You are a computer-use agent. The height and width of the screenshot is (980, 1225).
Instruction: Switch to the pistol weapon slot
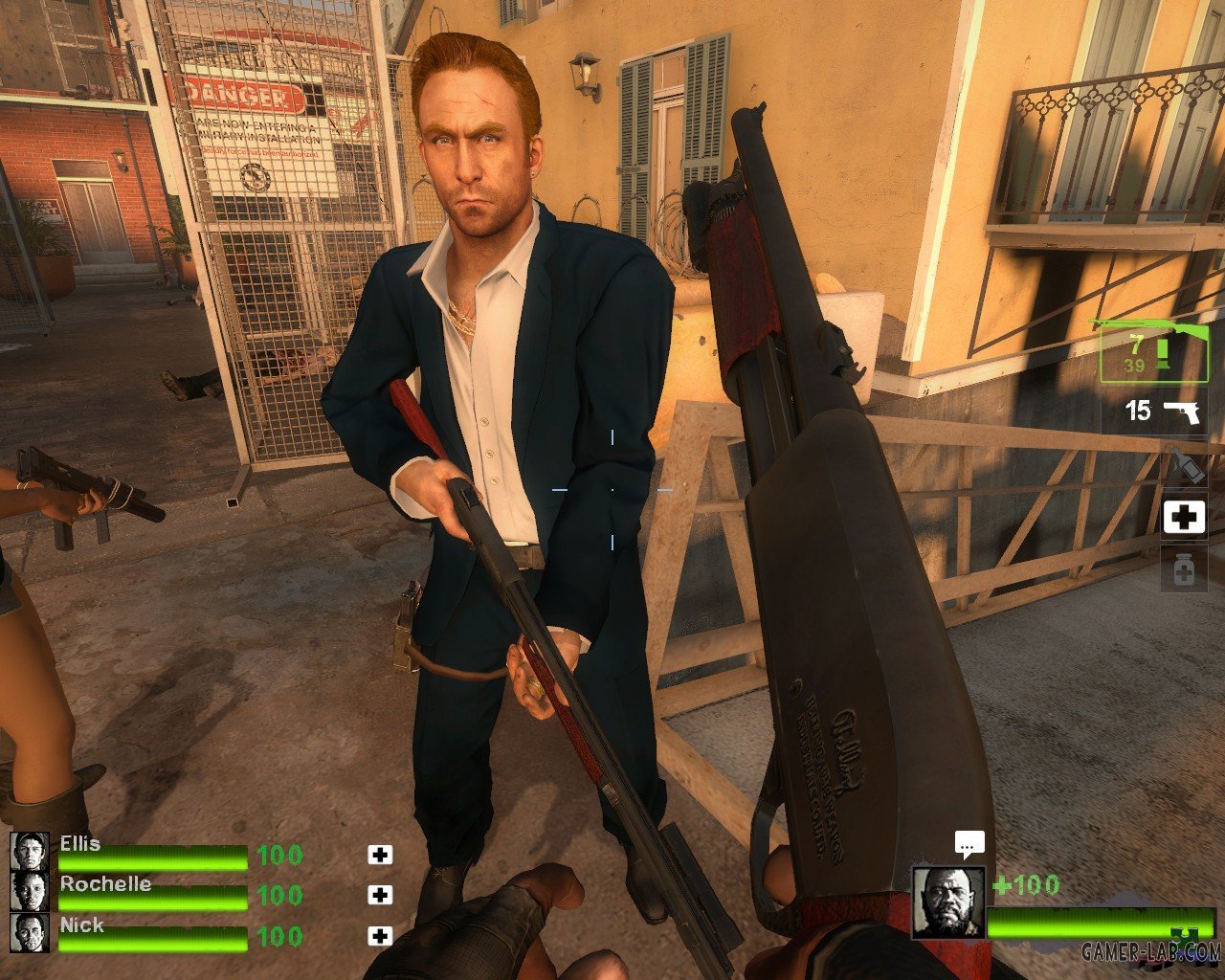coord(1153,412)
